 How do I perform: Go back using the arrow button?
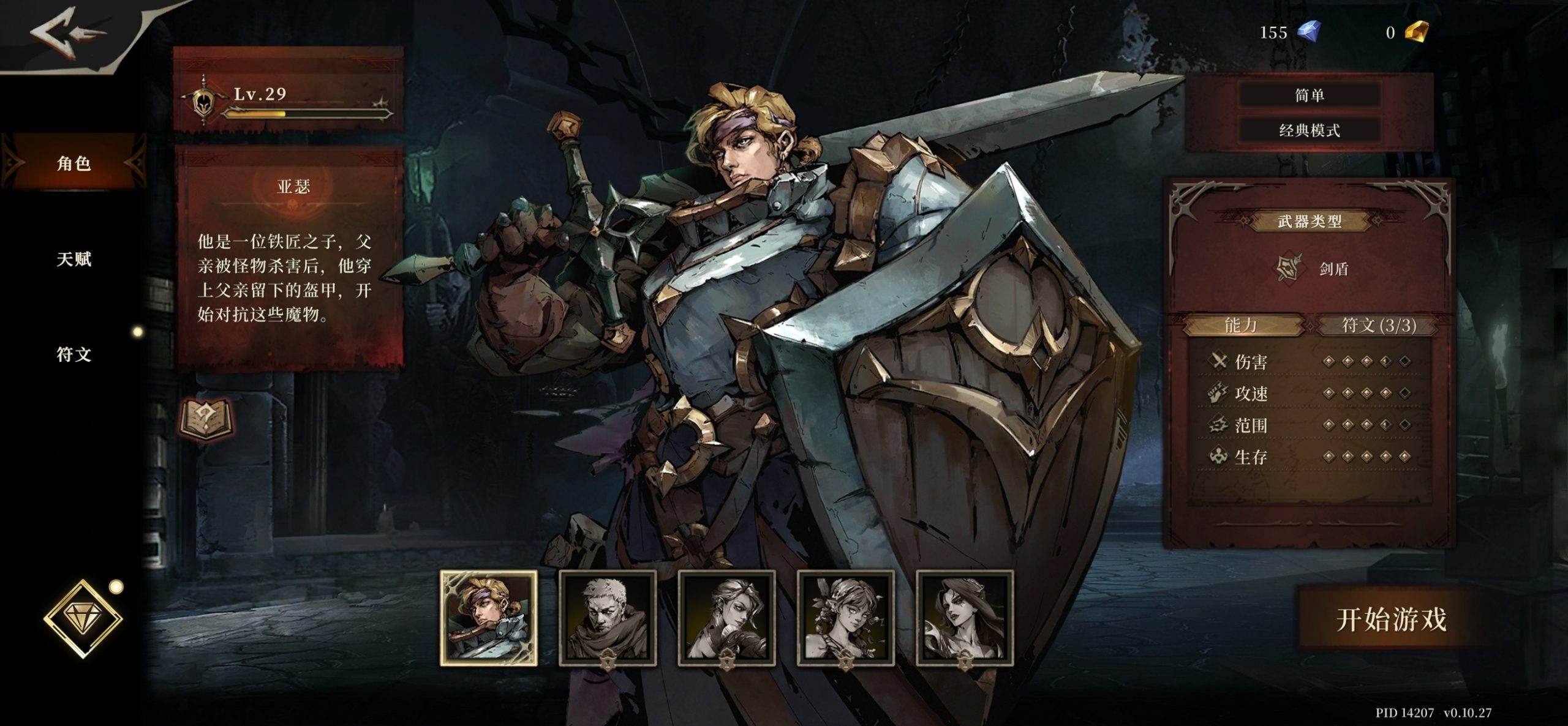click(67, 34)
